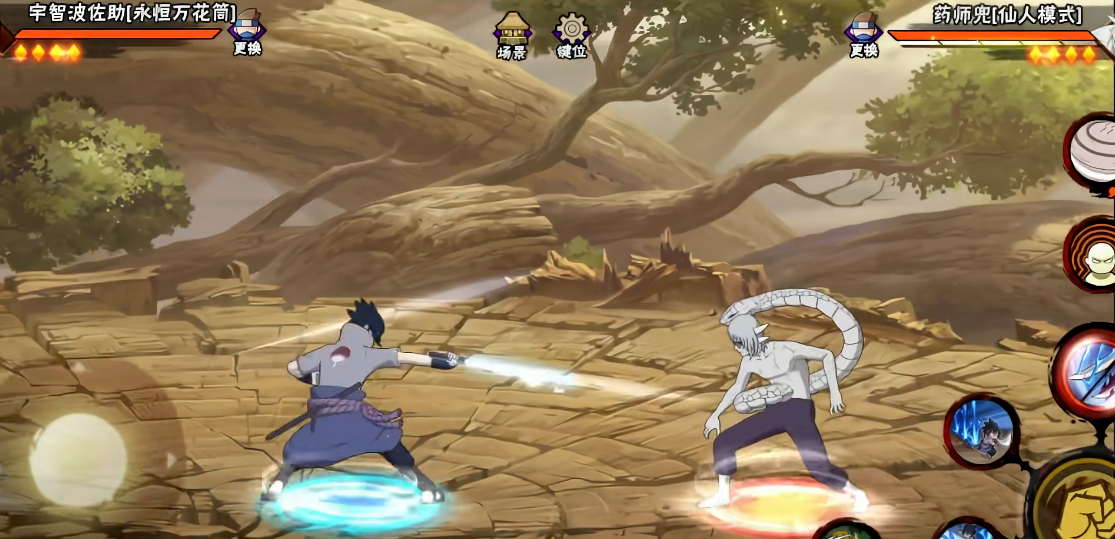Hit the golden fist basic attack button
This screenshot has height=539, width=1115.
point(1078,499)
